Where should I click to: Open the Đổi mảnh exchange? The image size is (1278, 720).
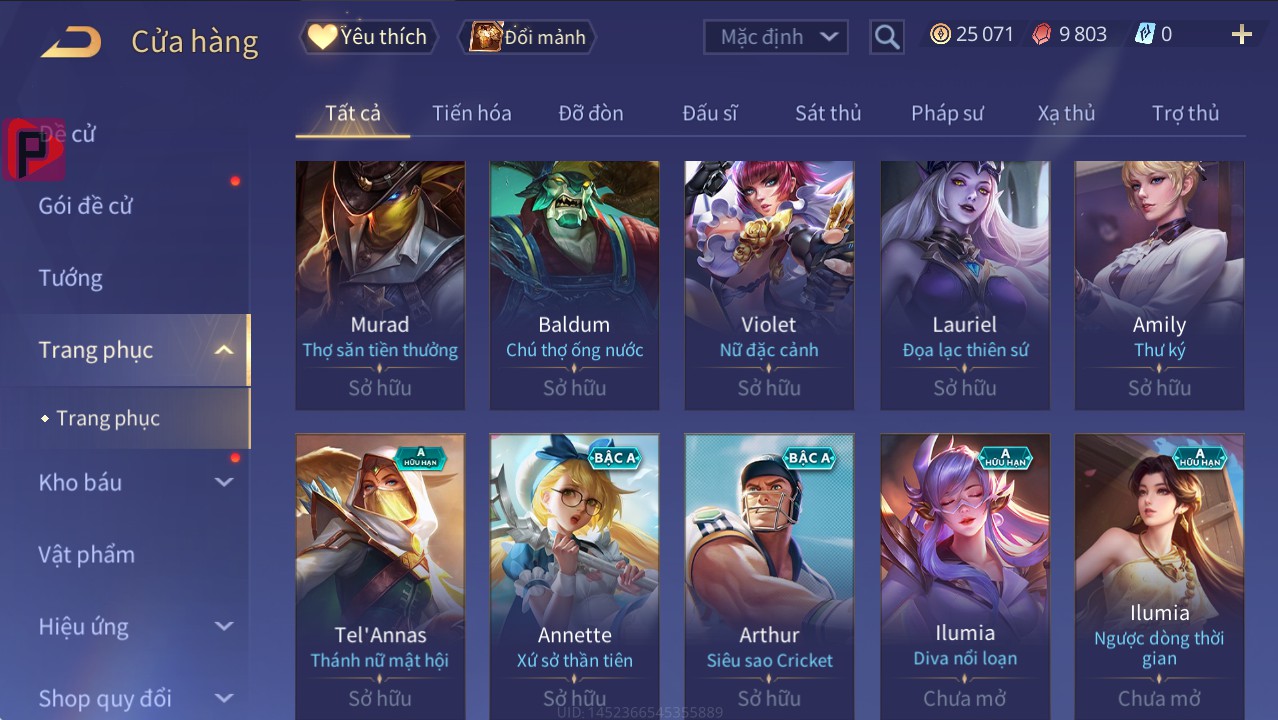527,37
